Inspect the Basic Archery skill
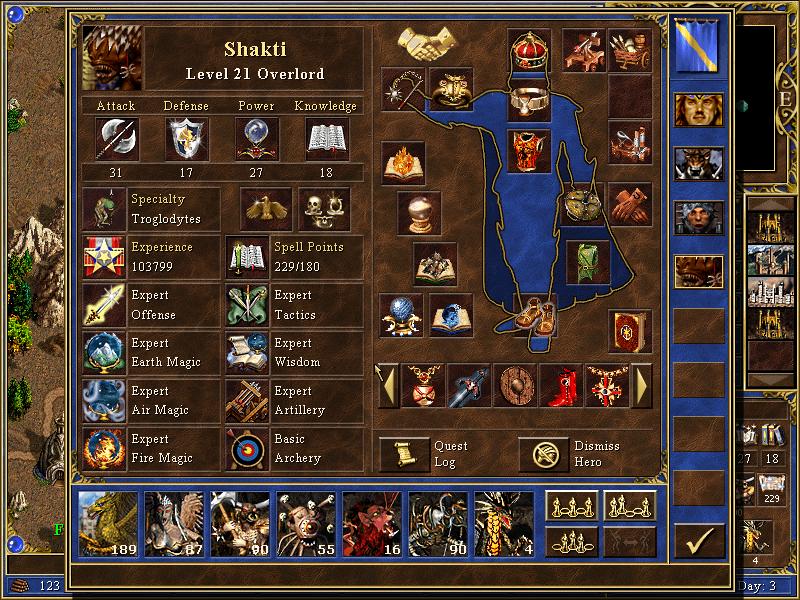Image resolution: width=800 pixels, height=600 pixels. [x=247, y=449]
